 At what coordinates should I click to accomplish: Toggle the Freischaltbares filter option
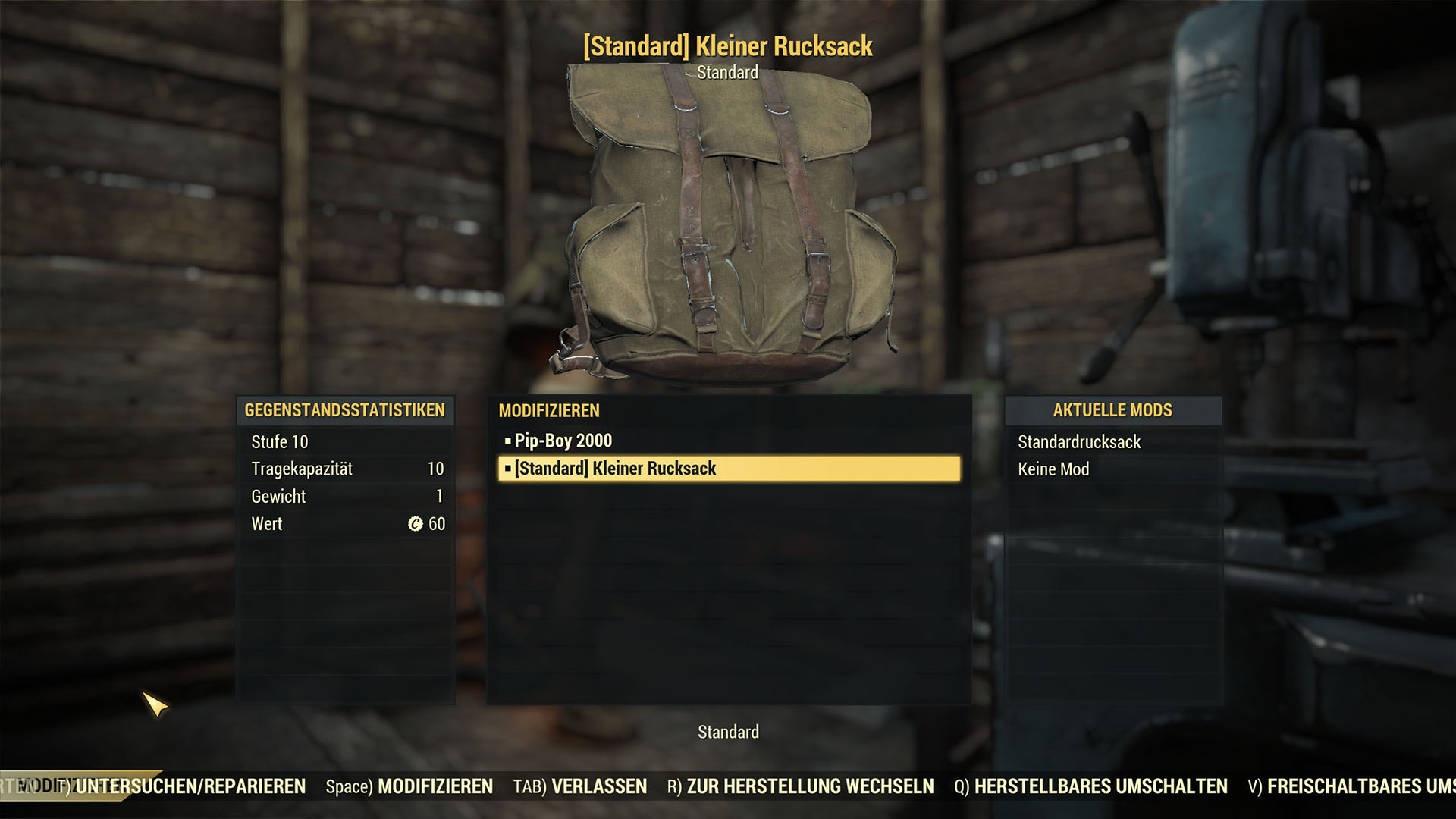1351,786
